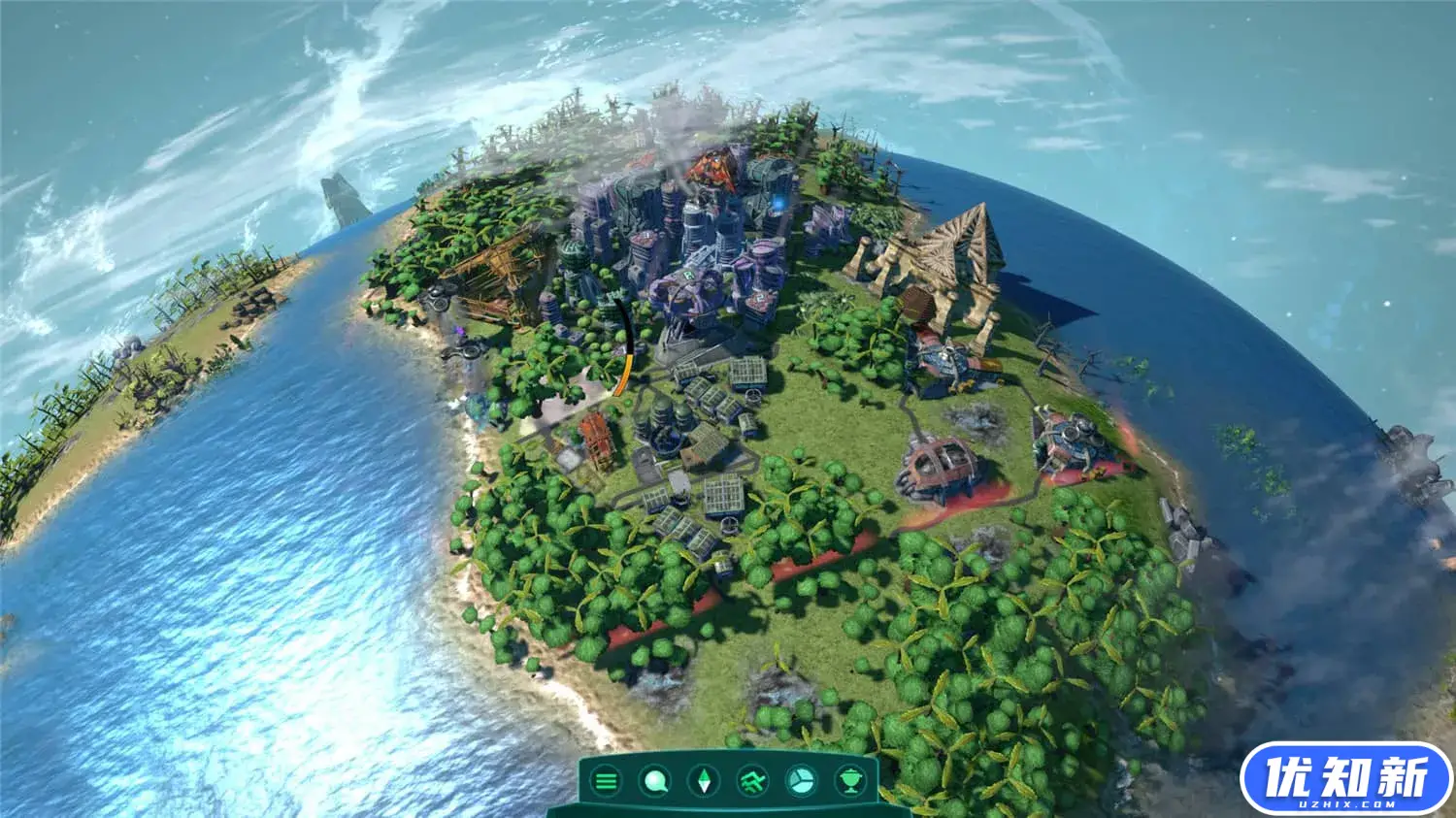Image resolution: width=1456 pixels, height=818 pixels.
Task: Open the layered arrows icon button
Action: (752, 780)
